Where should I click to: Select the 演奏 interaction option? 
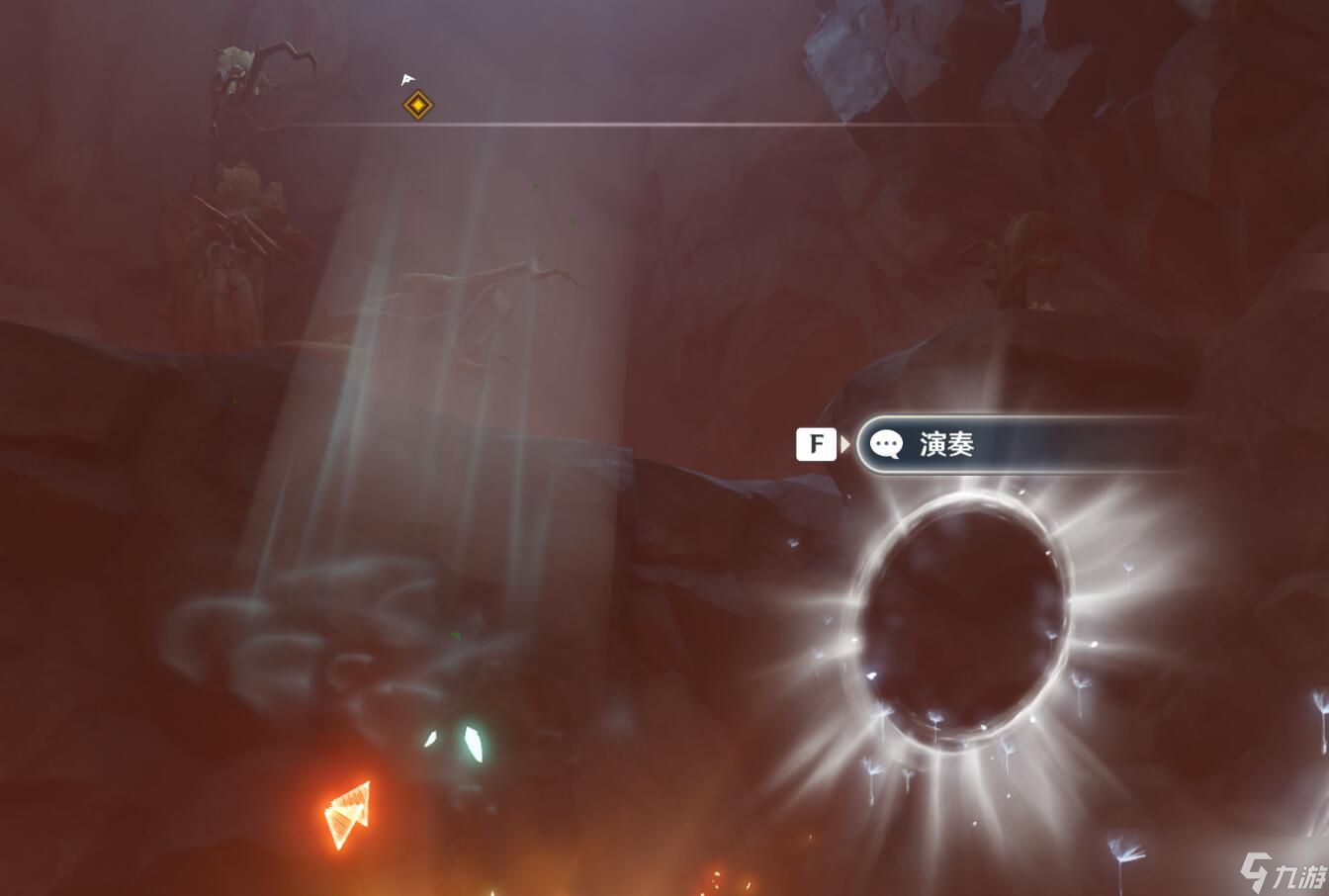pos(1019,445)
